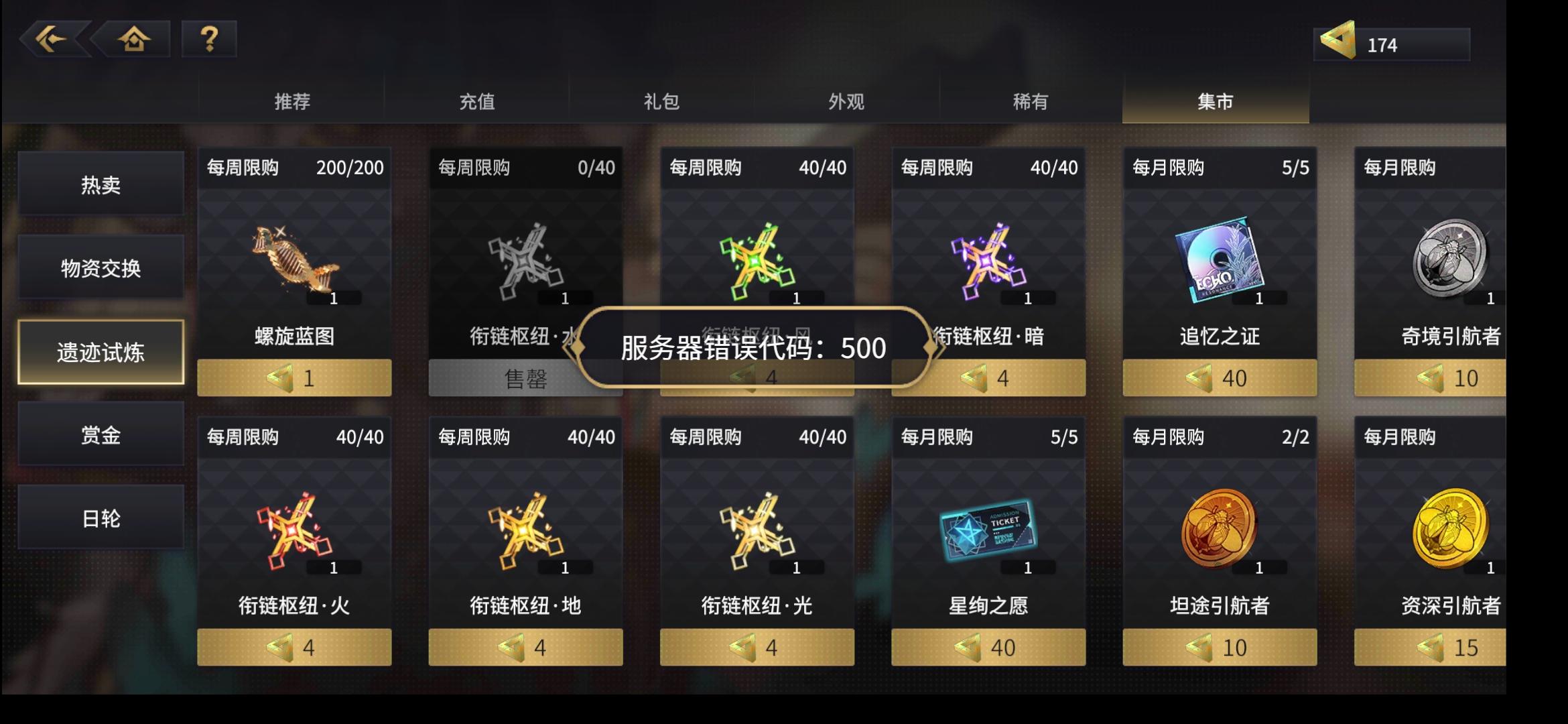Open the 外观 tab

coord(844,101)
